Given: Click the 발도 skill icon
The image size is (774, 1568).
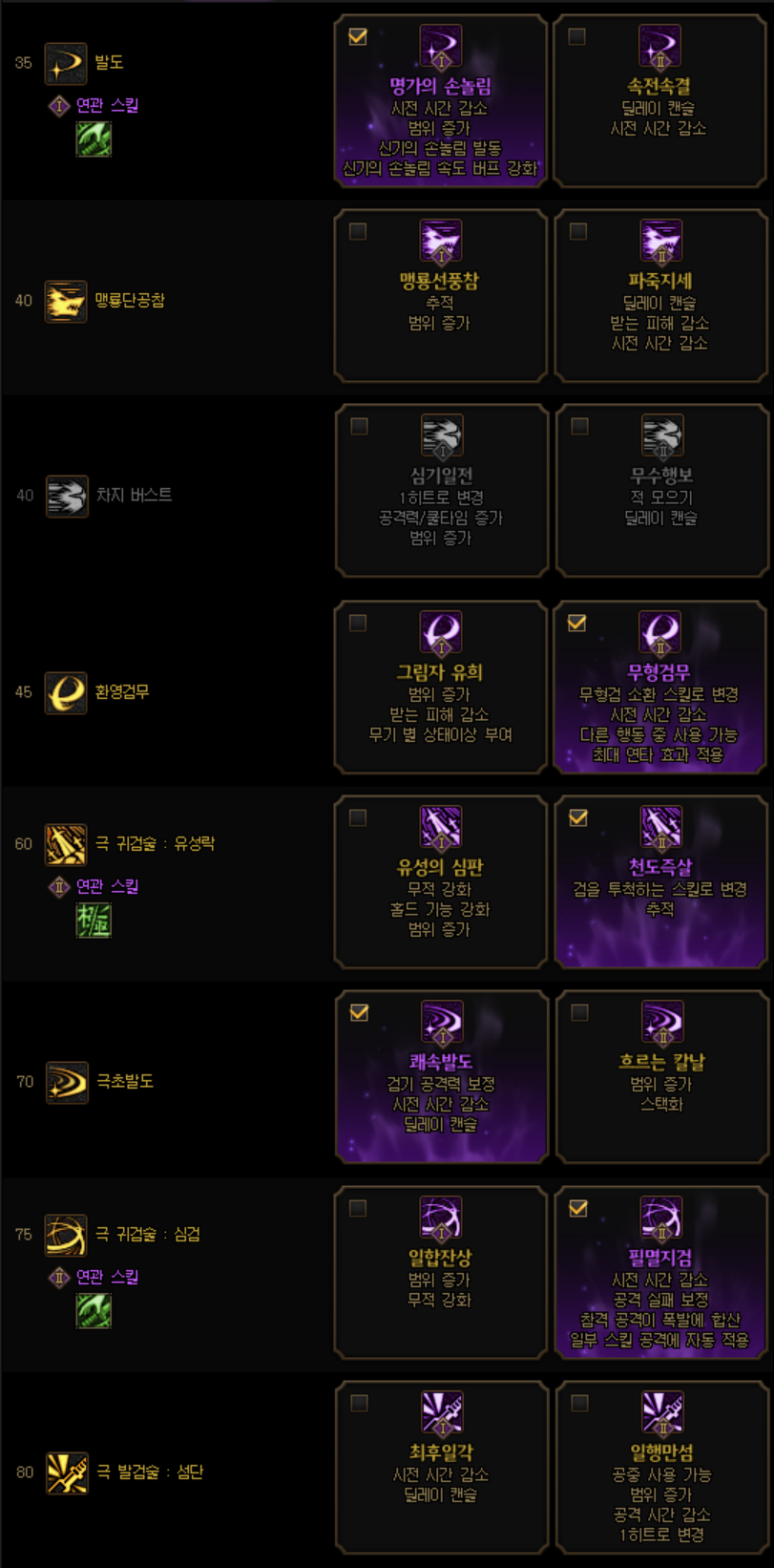Looking at the screenshot, I should [x=66, y=64].
